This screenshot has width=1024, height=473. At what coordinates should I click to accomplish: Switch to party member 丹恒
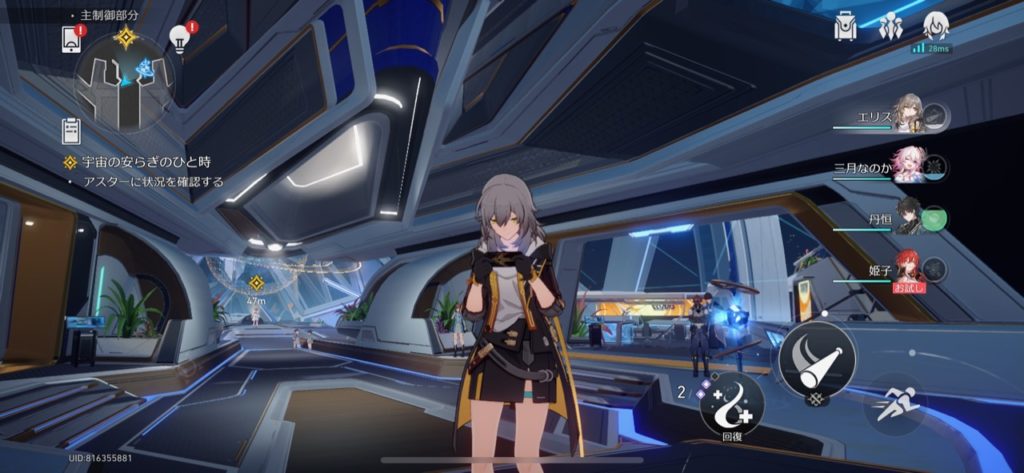908,217
